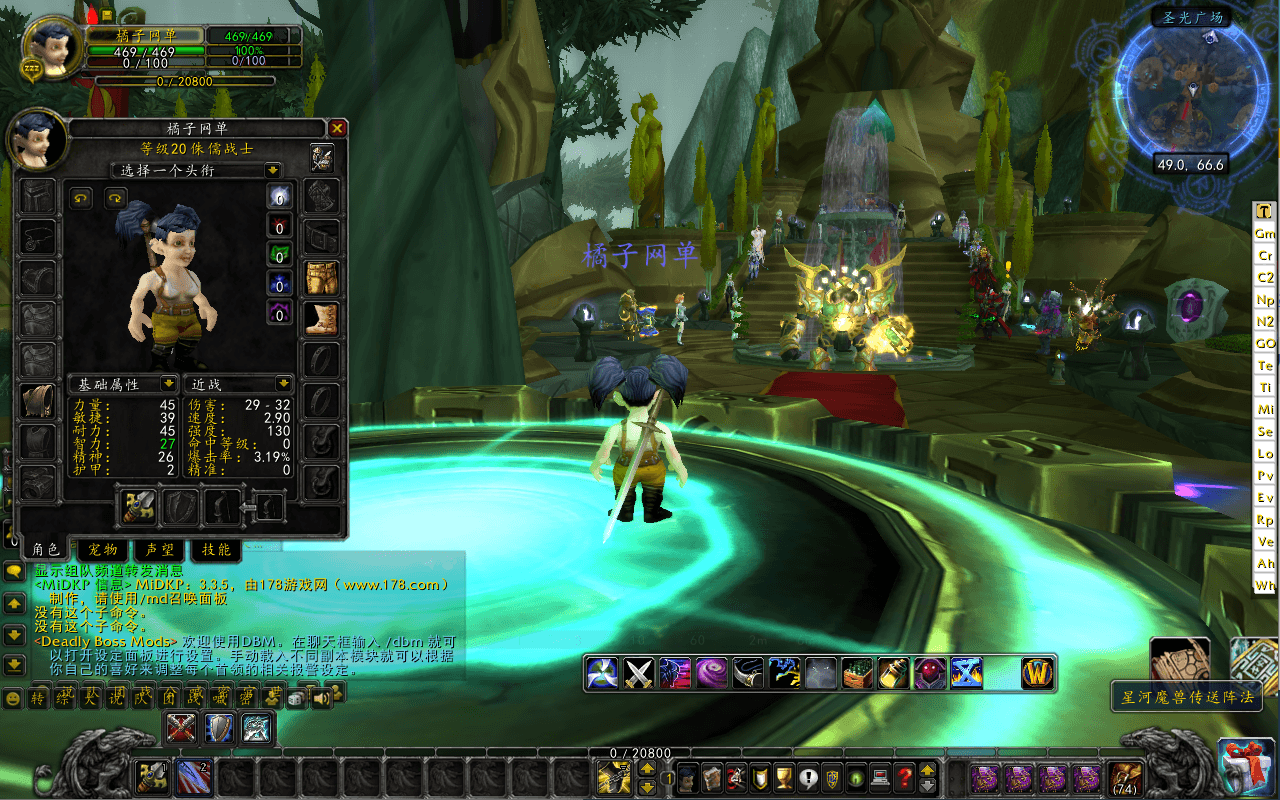Select the blue shield stance icon

[219, 727]
